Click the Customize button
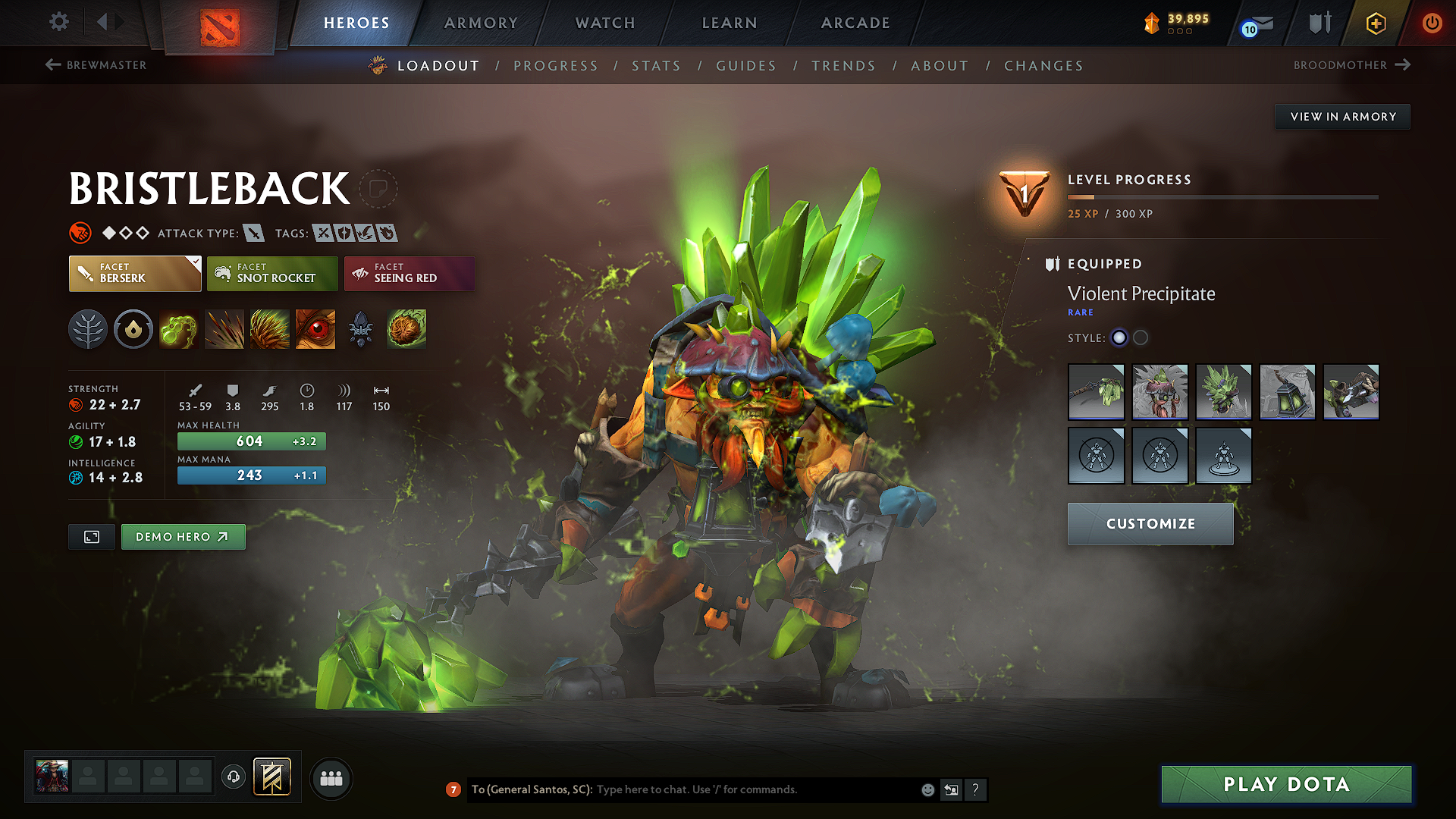Image resolution: width=1456 pixels, height=819 pixels. point(1150,524)
